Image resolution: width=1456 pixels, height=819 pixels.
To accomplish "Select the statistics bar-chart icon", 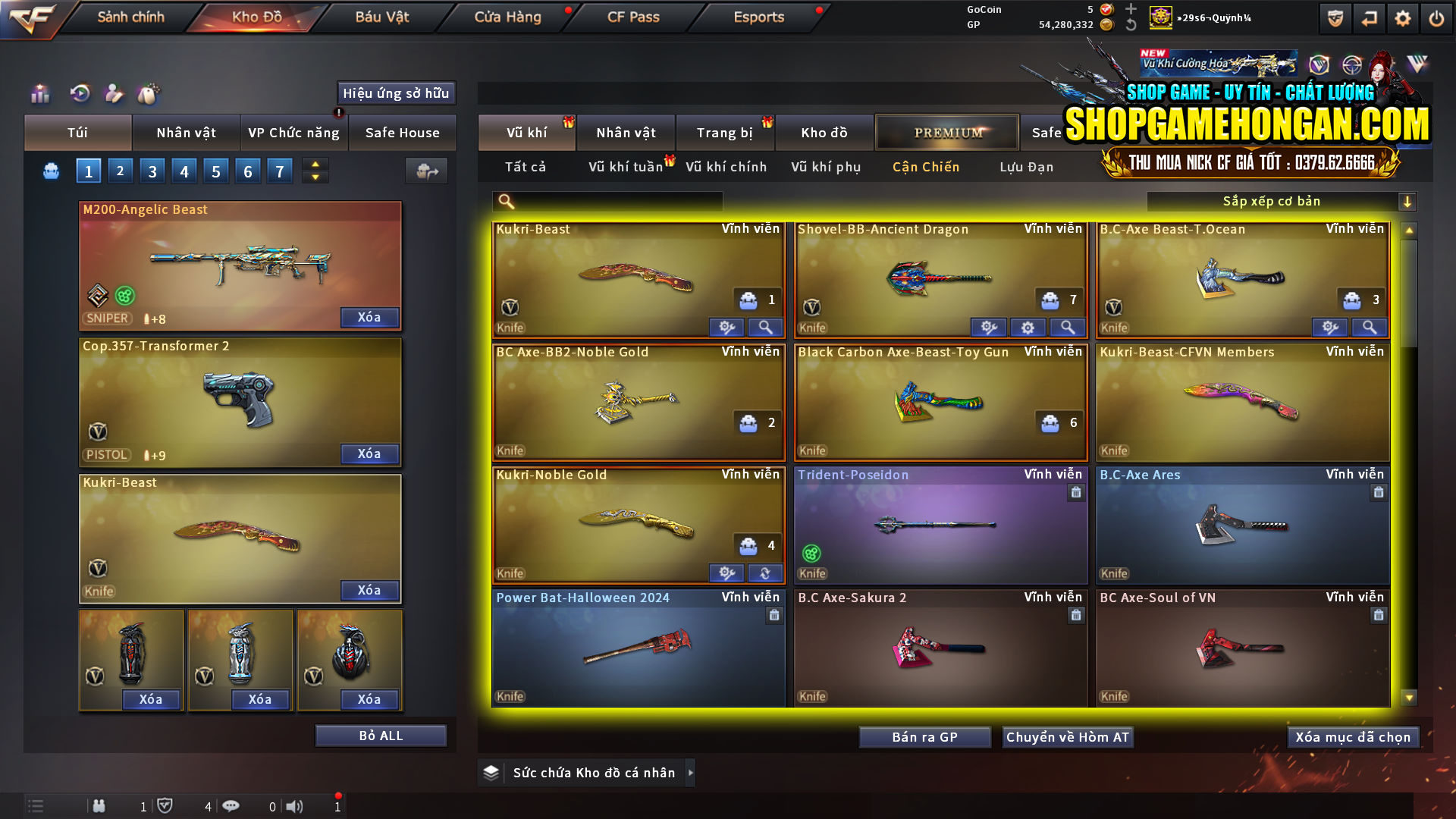I will [x=39, y=94].
